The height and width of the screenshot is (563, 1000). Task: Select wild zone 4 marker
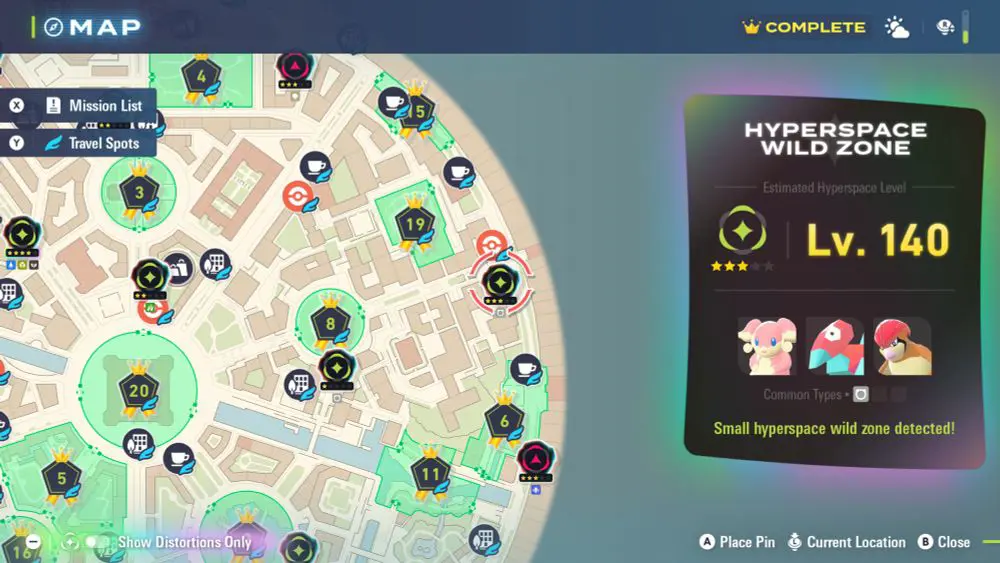[201, 77]
